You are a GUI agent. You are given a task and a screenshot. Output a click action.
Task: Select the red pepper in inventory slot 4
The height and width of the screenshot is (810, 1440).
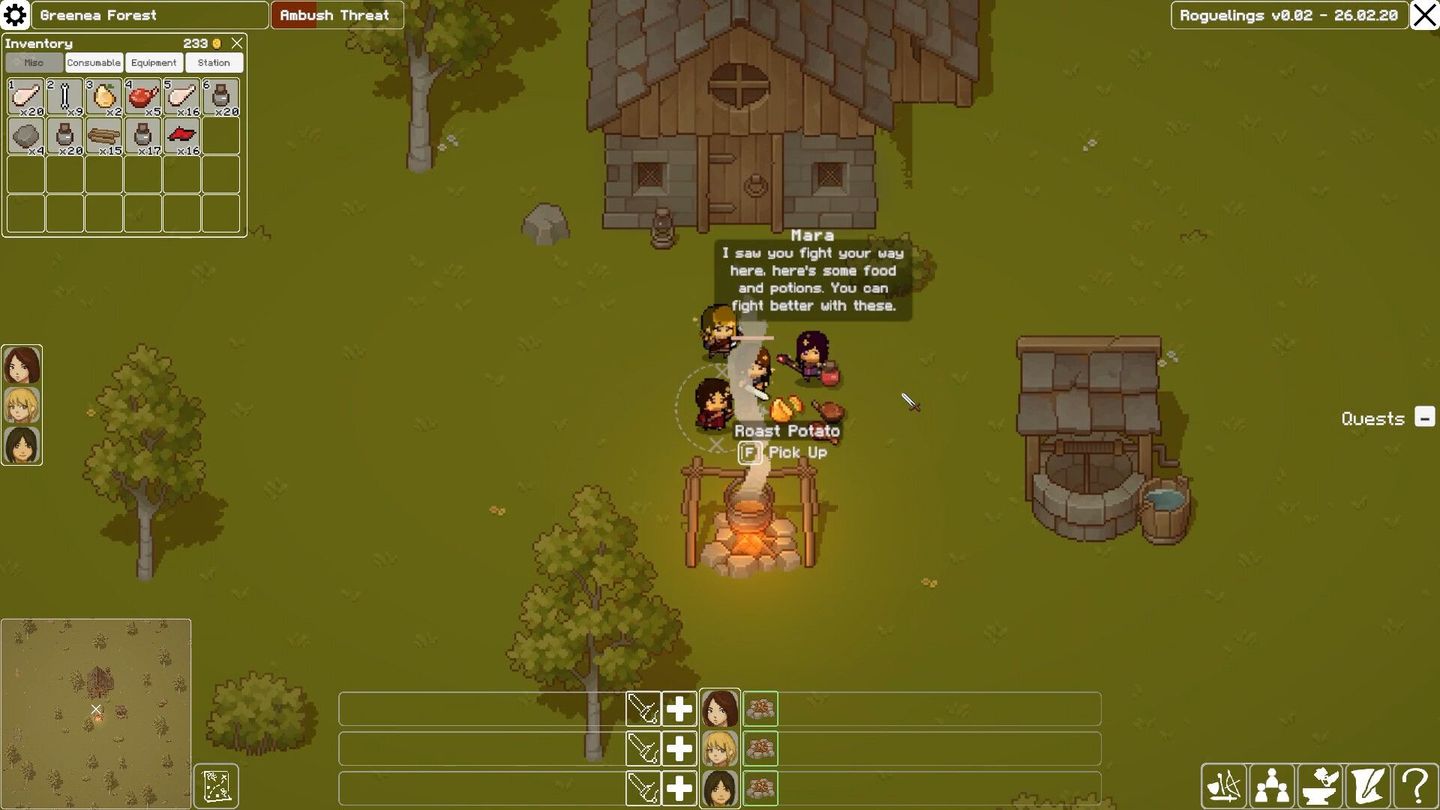(x=142, y=96)
